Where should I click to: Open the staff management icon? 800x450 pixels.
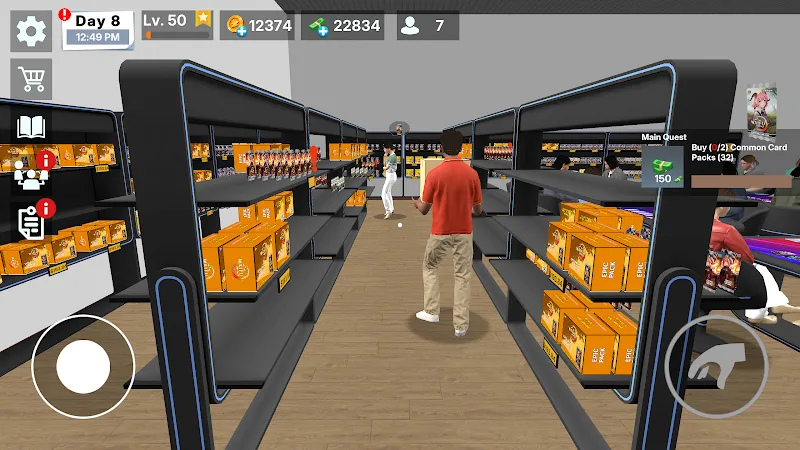31,175
